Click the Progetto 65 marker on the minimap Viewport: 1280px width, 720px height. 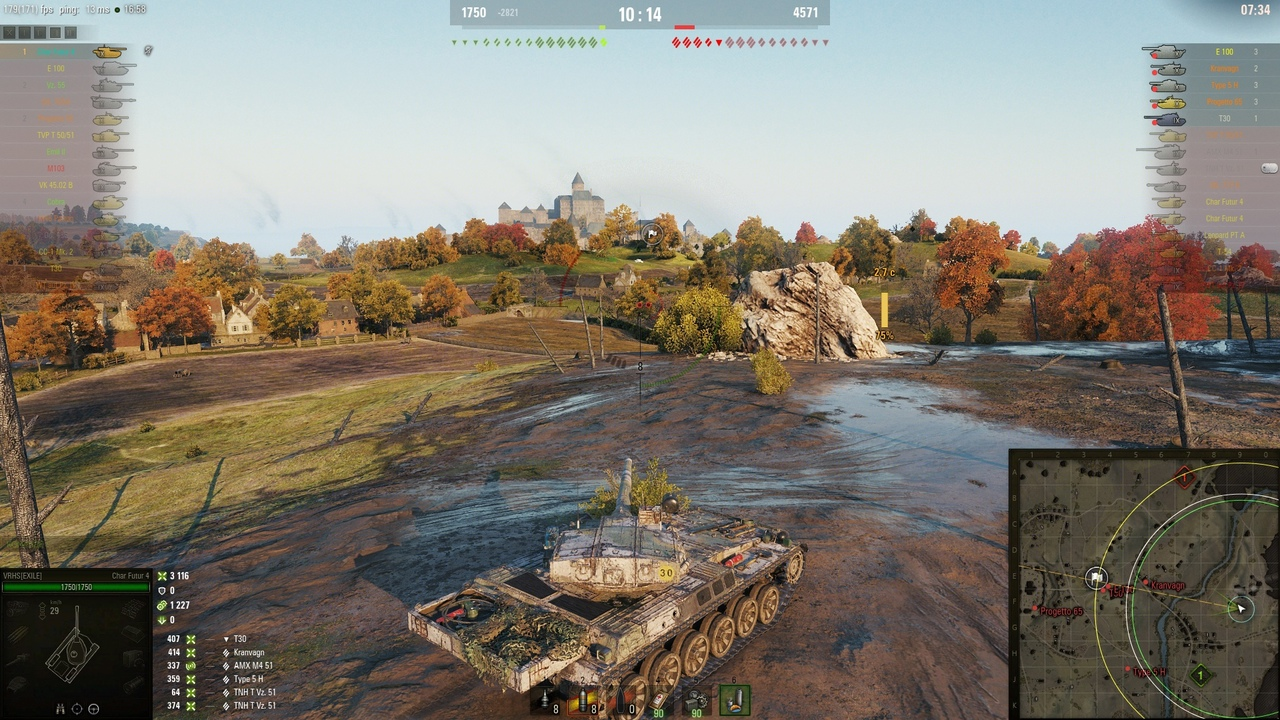click(x=1036, y=610)
